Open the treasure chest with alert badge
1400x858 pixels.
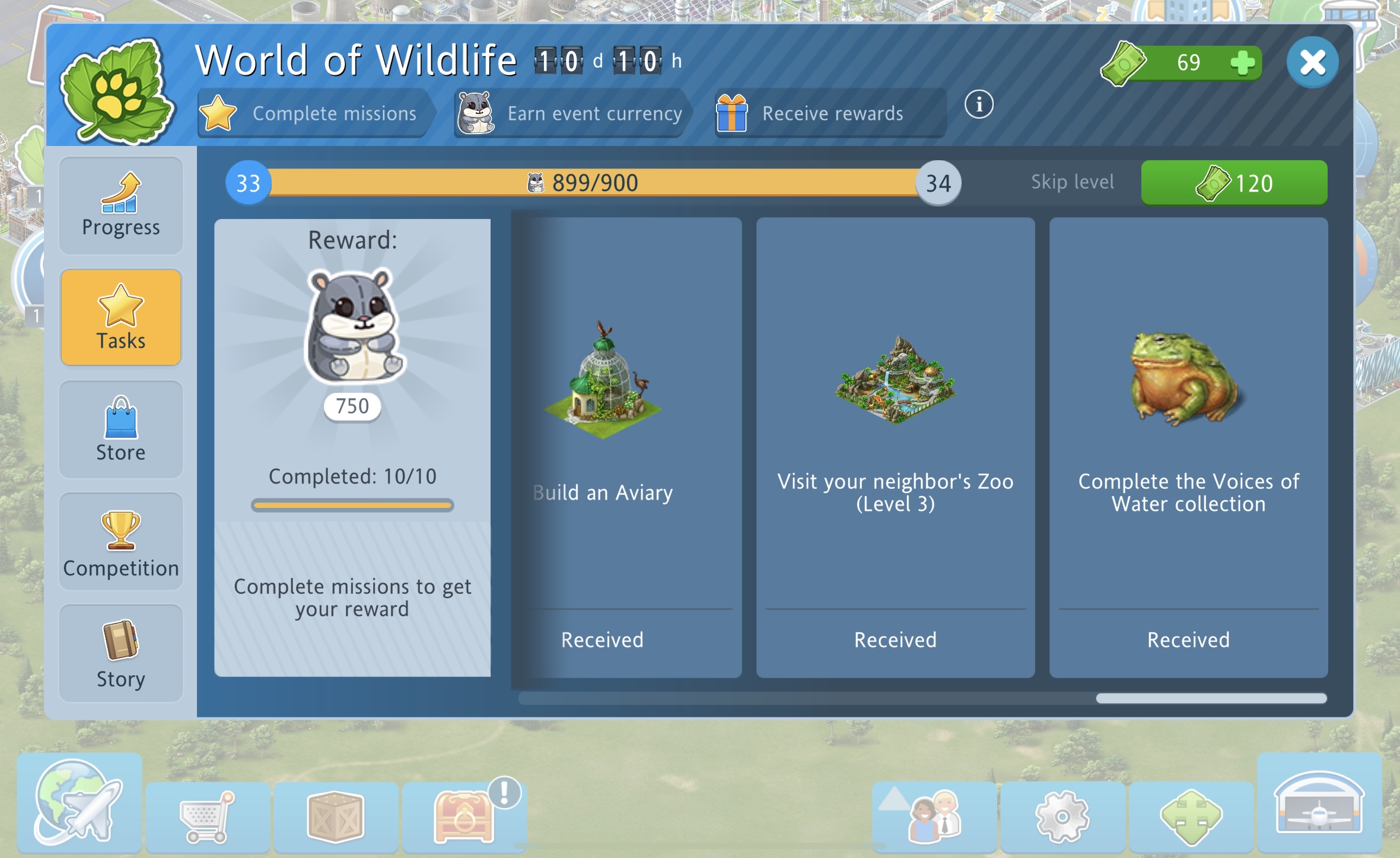pos(464,818)
